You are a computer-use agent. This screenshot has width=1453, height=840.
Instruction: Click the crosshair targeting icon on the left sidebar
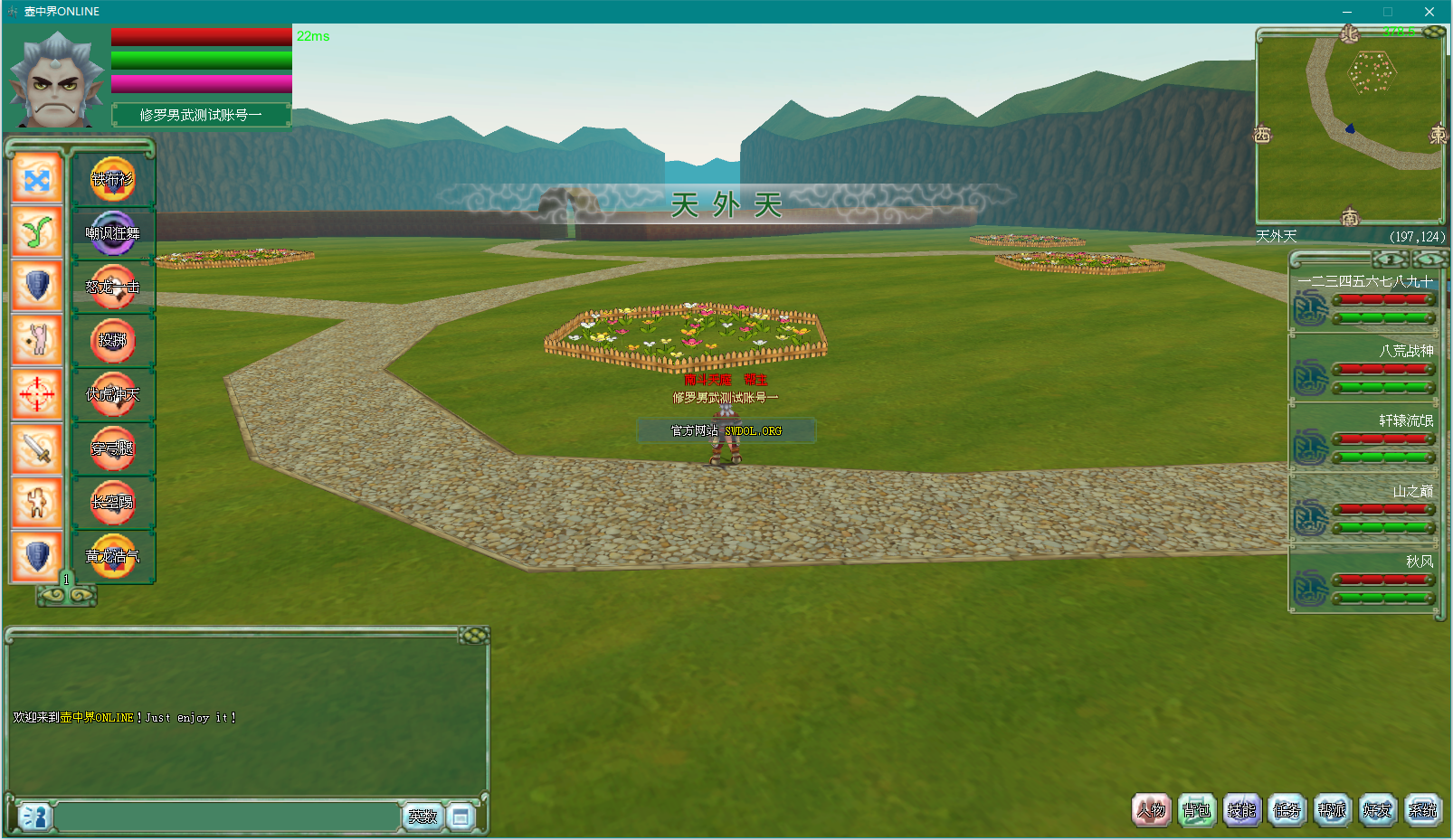click(36, 393)
